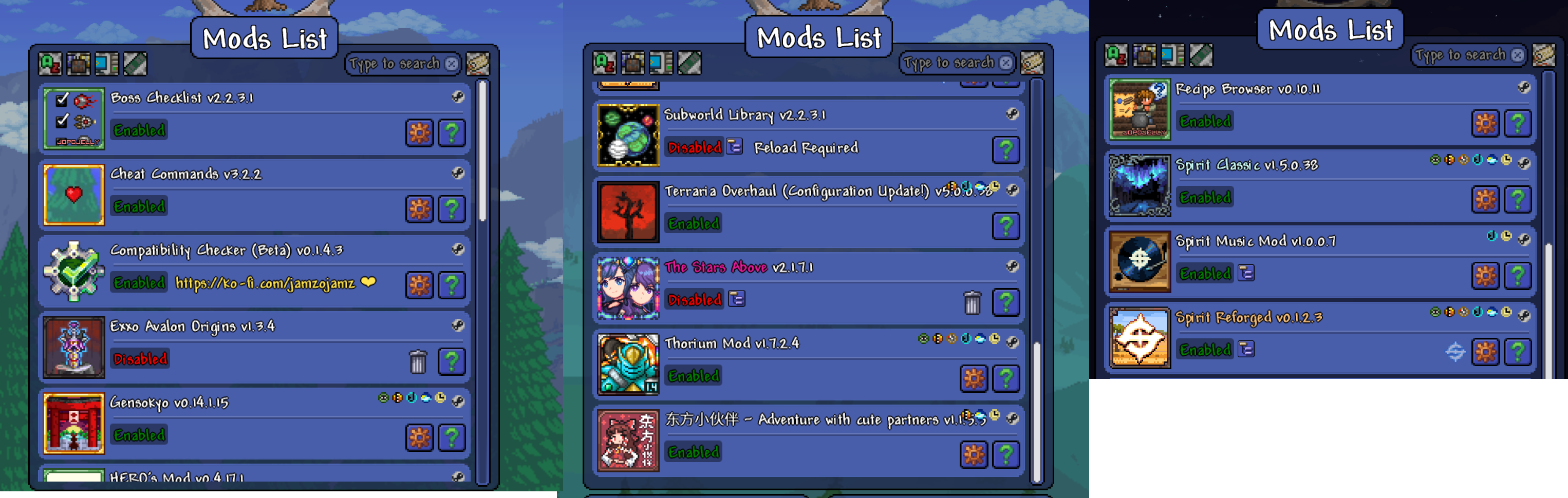Open the Cheat Commands info button

(452, 208)
